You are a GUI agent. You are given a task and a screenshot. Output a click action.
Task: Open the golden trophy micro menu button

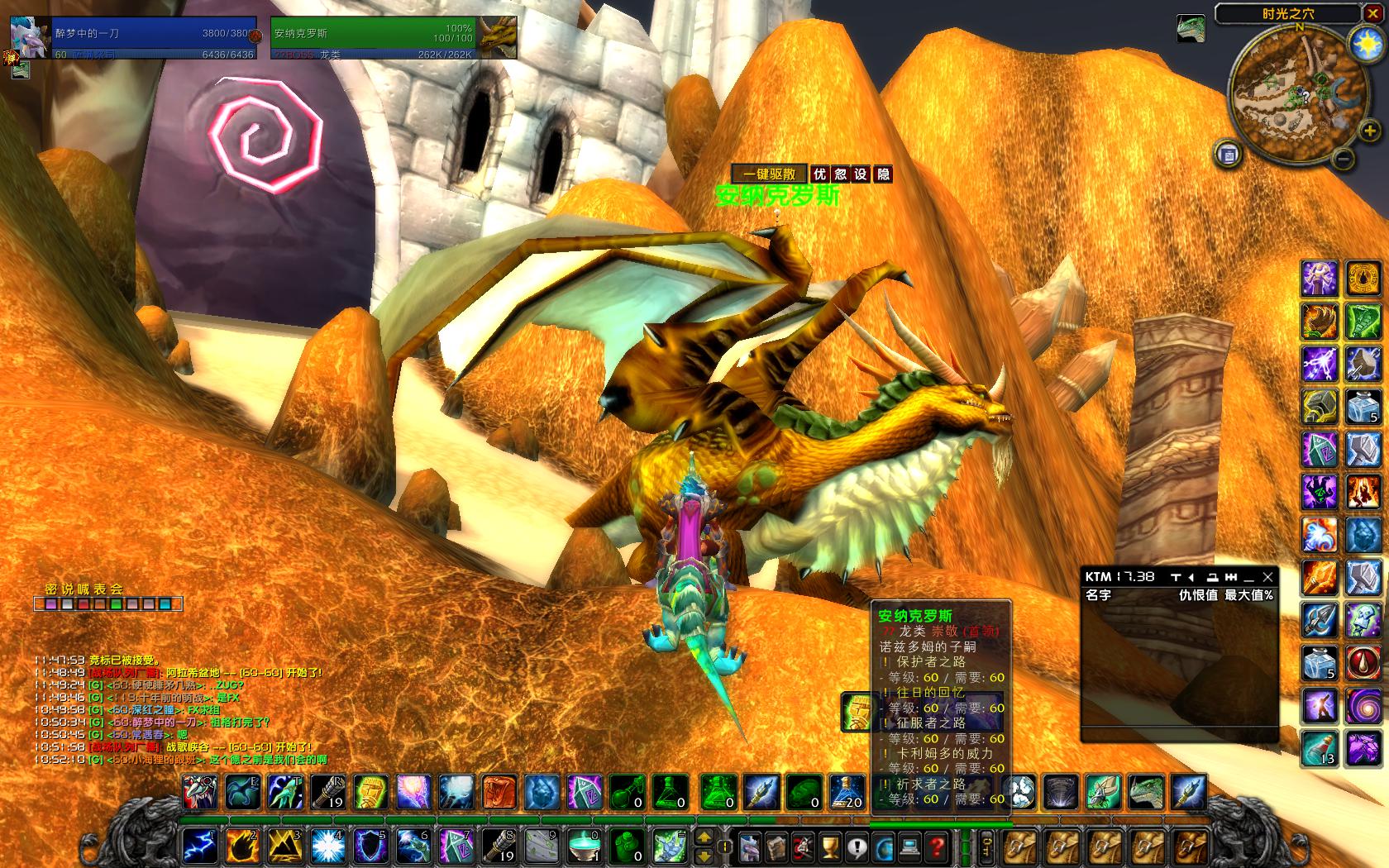[829, 847]
